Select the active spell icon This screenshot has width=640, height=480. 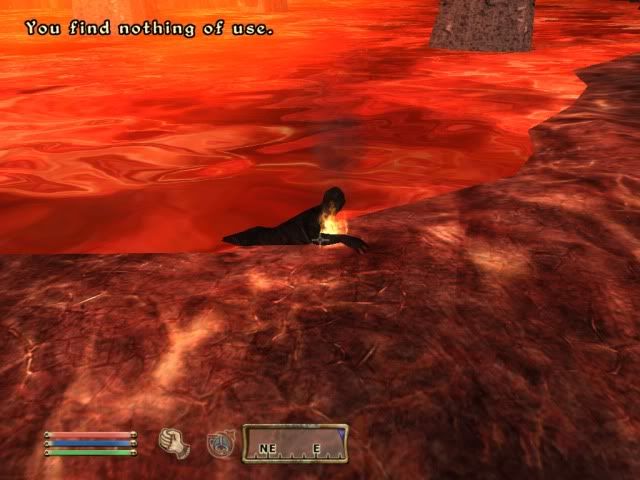(x=220, y=444)
